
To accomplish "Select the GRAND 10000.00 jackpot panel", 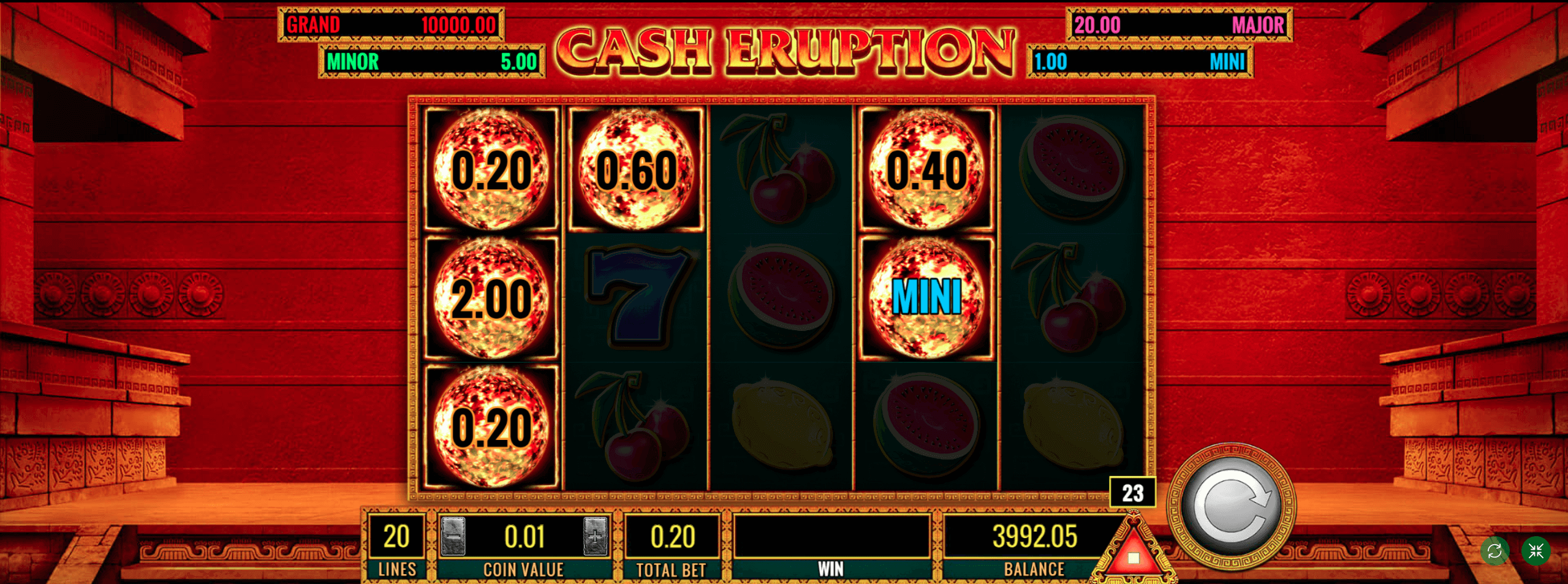I will tap(391, 26).
